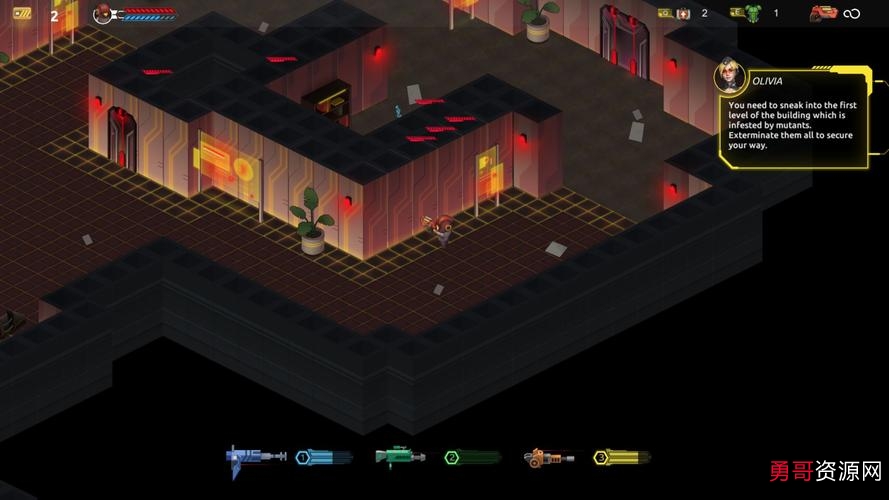The height and width of the screenshot is (500, 889).
Task: Click Olivia's portrait in the objective panel
Action: tap(731, 78)
